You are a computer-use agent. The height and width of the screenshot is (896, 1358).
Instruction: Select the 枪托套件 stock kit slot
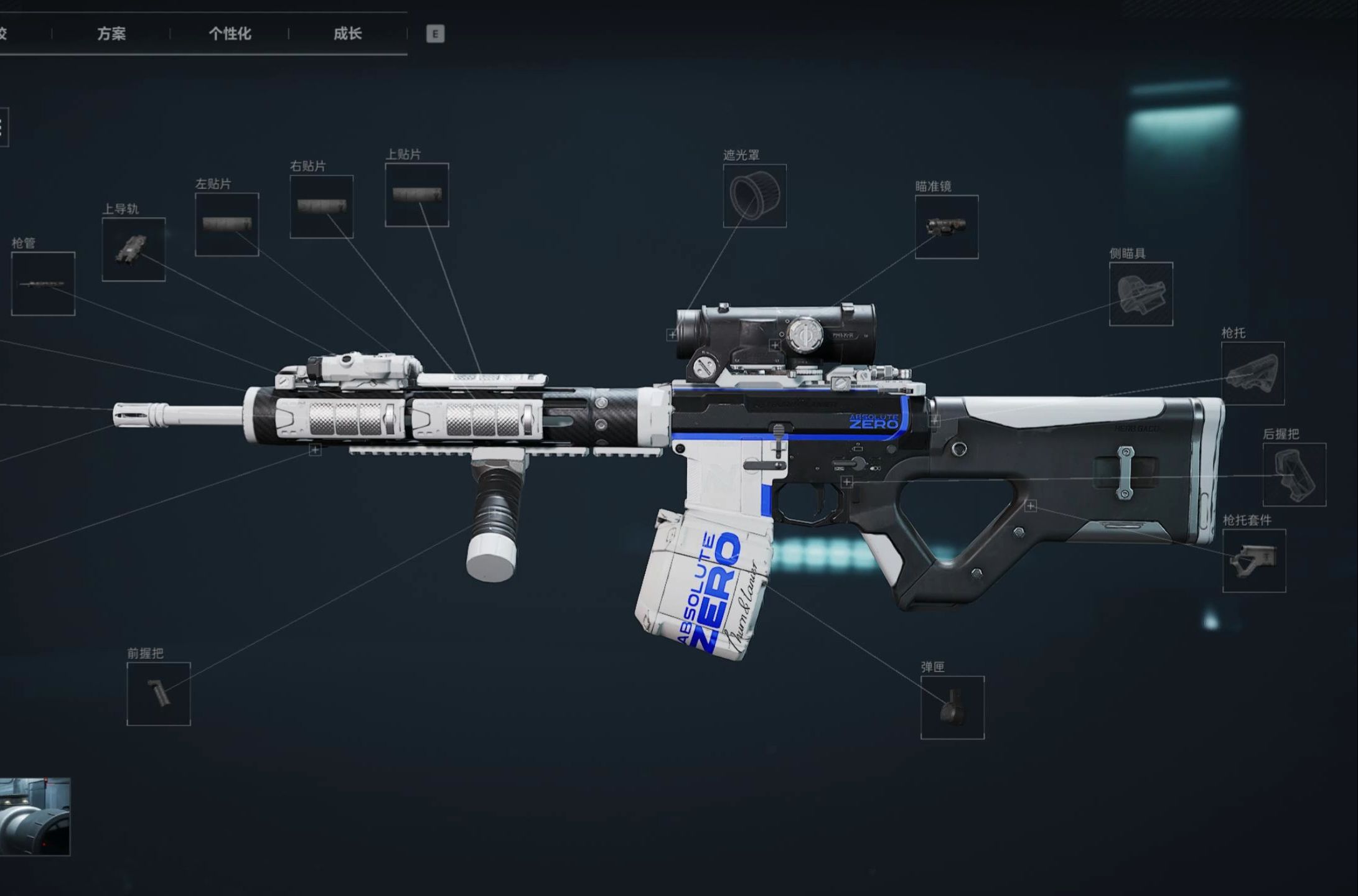click(x=1253, y=561)
